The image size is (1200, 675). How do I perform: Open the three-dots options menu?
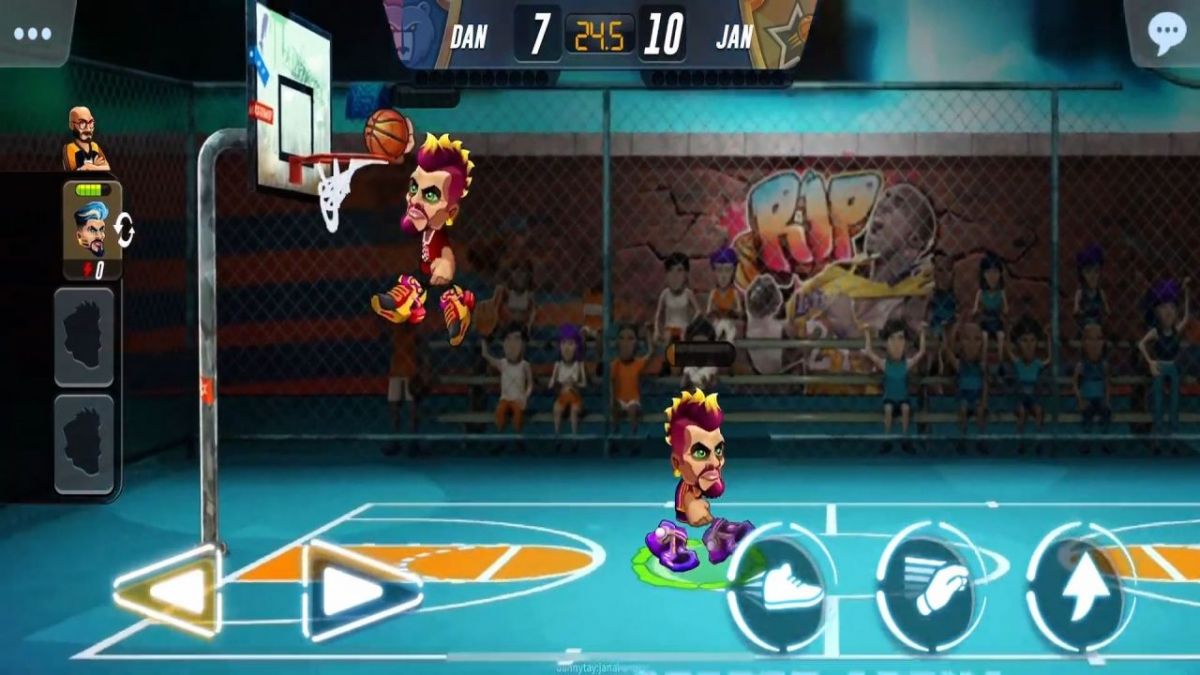(32, 32)
